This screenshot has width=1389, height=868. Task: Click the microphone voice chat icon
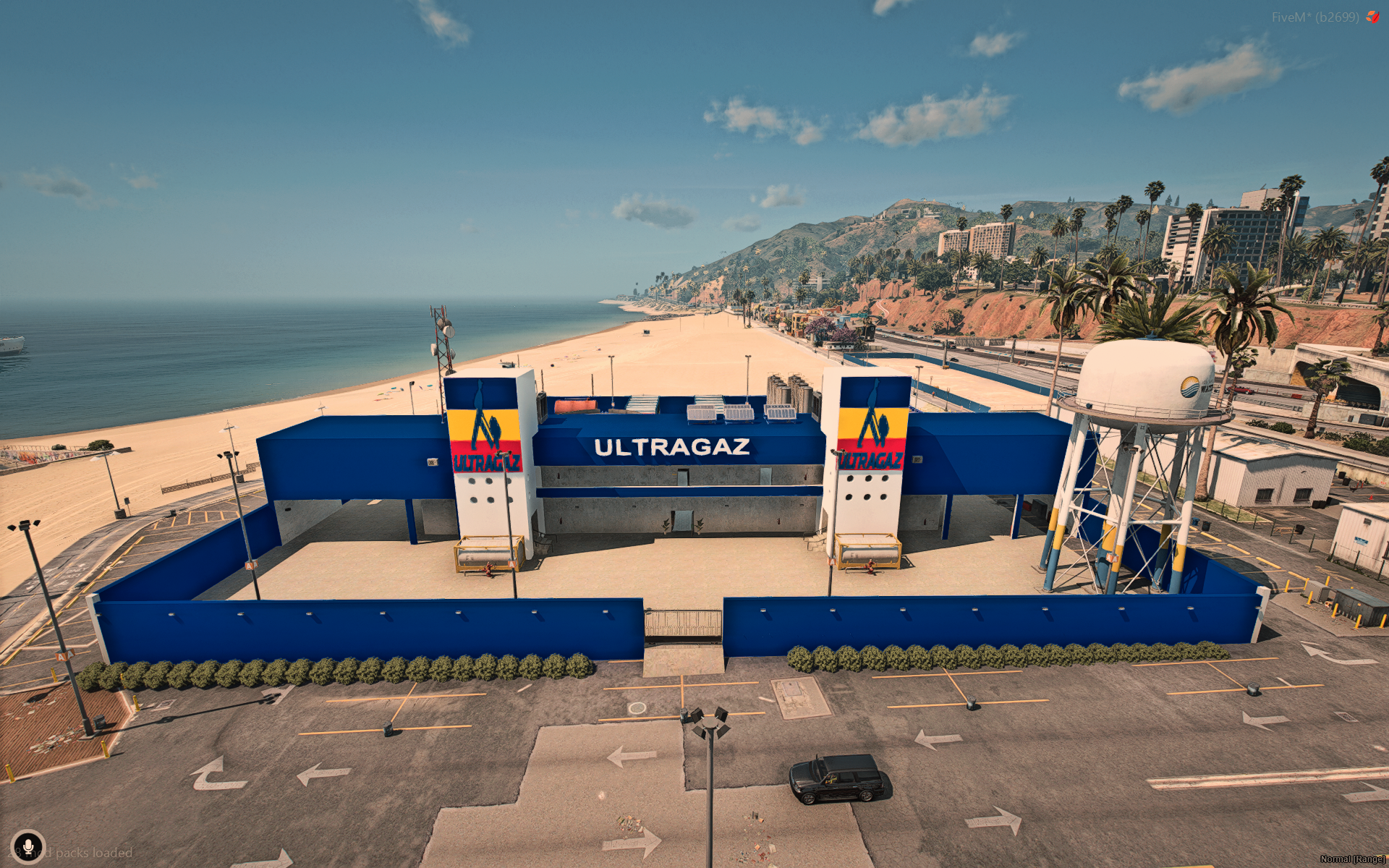pos(28,846)
